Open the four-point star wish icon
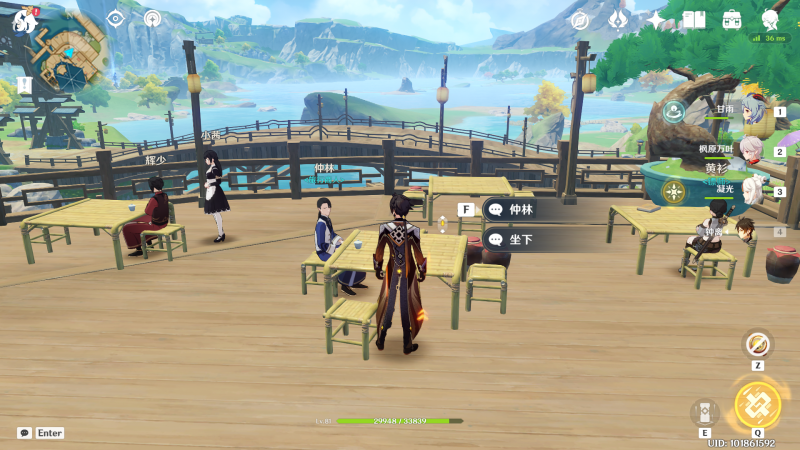The image size is (800, 450). point(656,20)
